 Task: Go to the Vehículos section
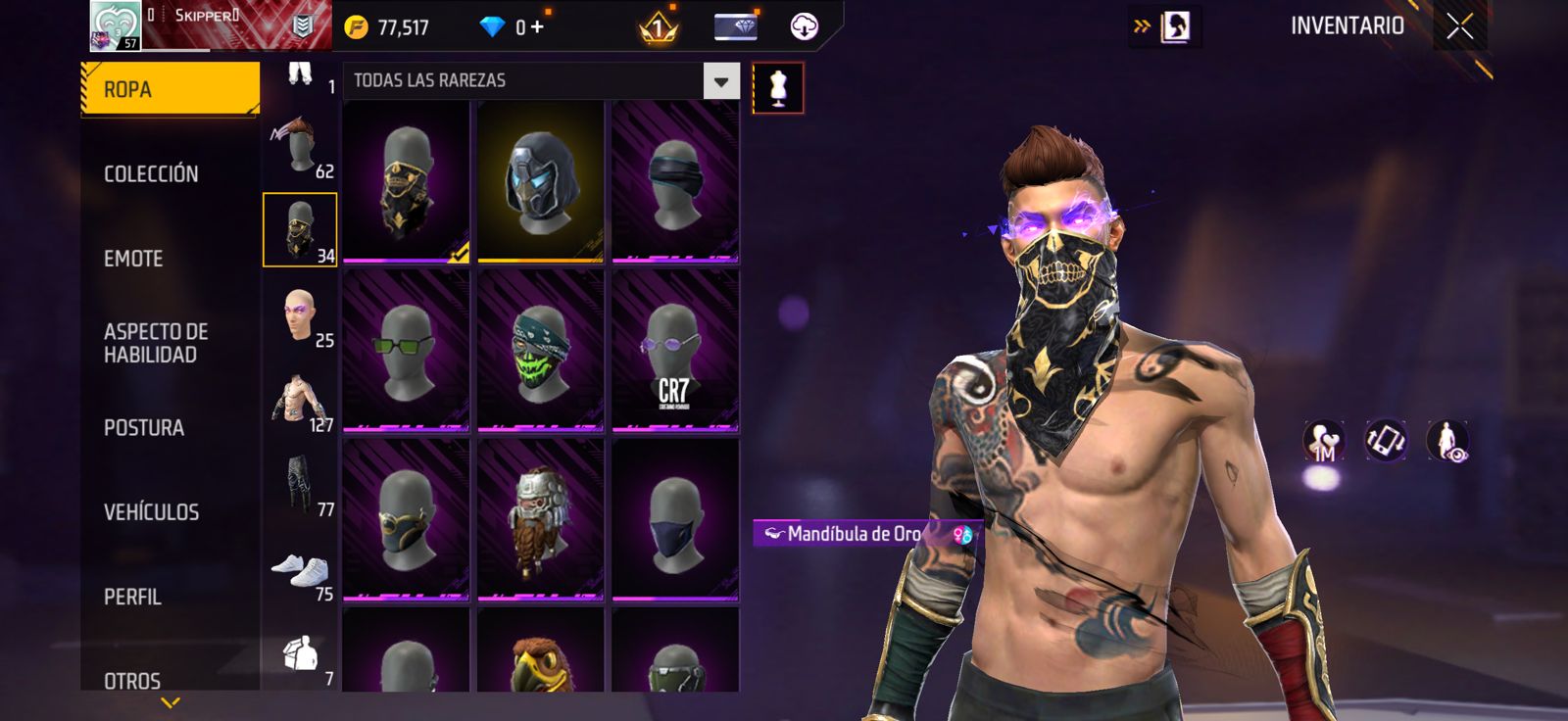tap(151, 512)
